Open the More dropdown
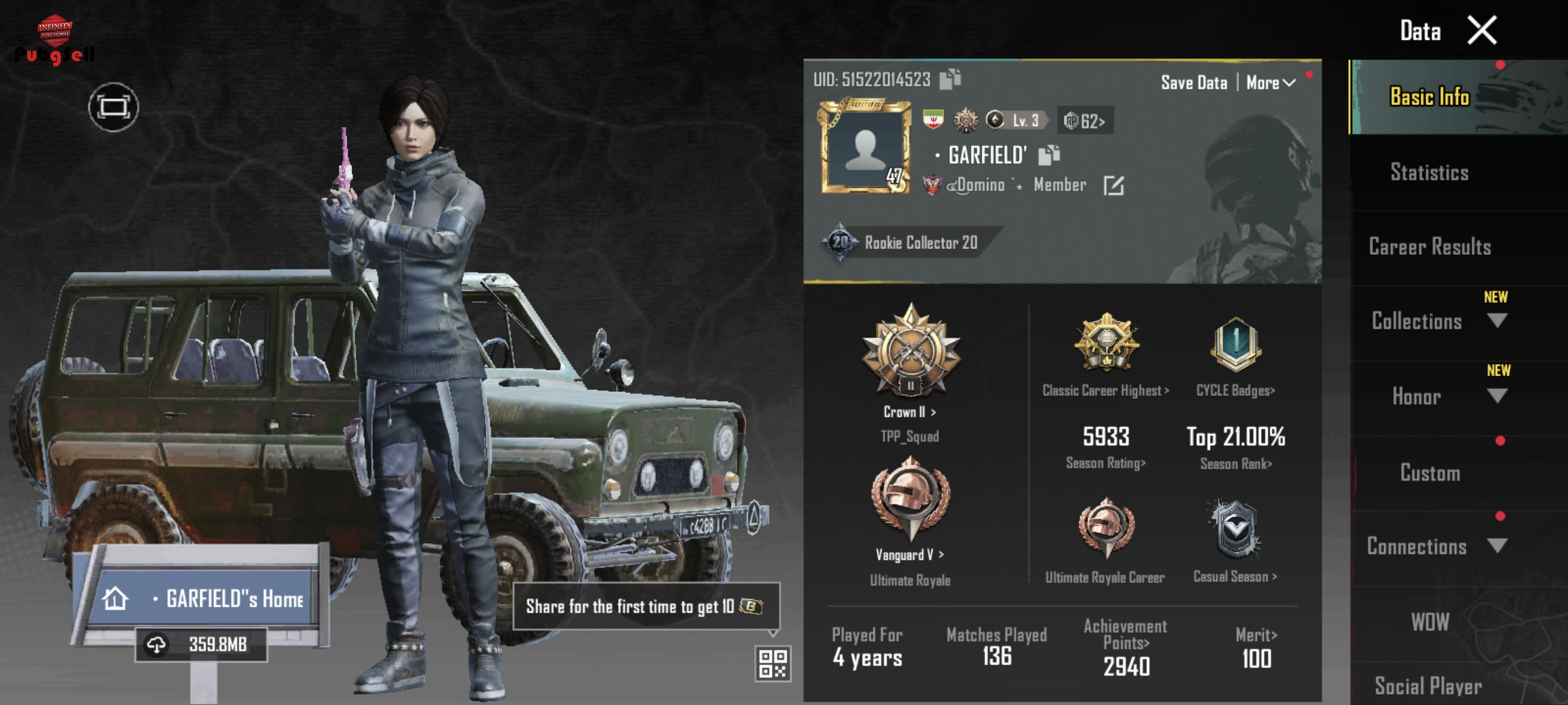1568x705 pixels. (x=1270, y=83)
